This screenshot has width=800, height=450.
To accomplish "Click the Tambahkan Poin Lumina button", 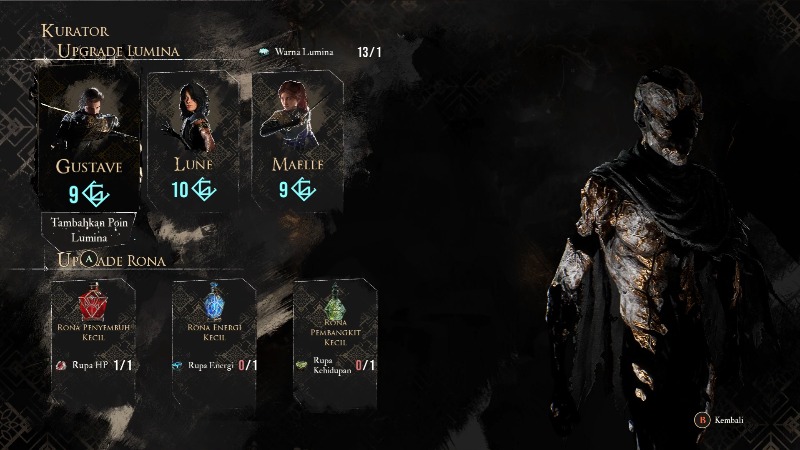I will [90, 230].
